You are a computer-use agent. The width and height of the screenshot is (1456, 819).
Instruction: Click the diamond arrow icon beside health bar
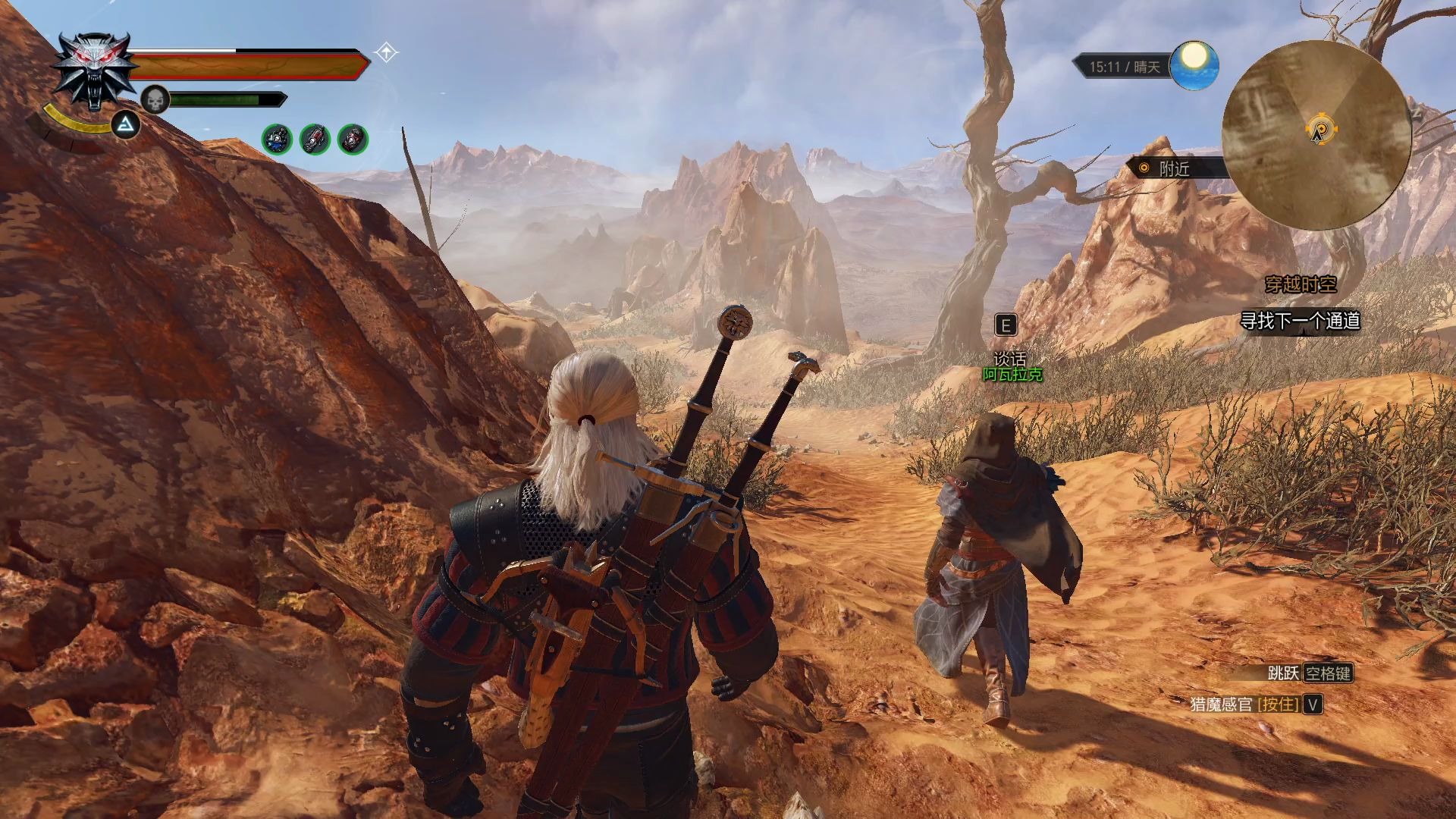tap(387, 53)
